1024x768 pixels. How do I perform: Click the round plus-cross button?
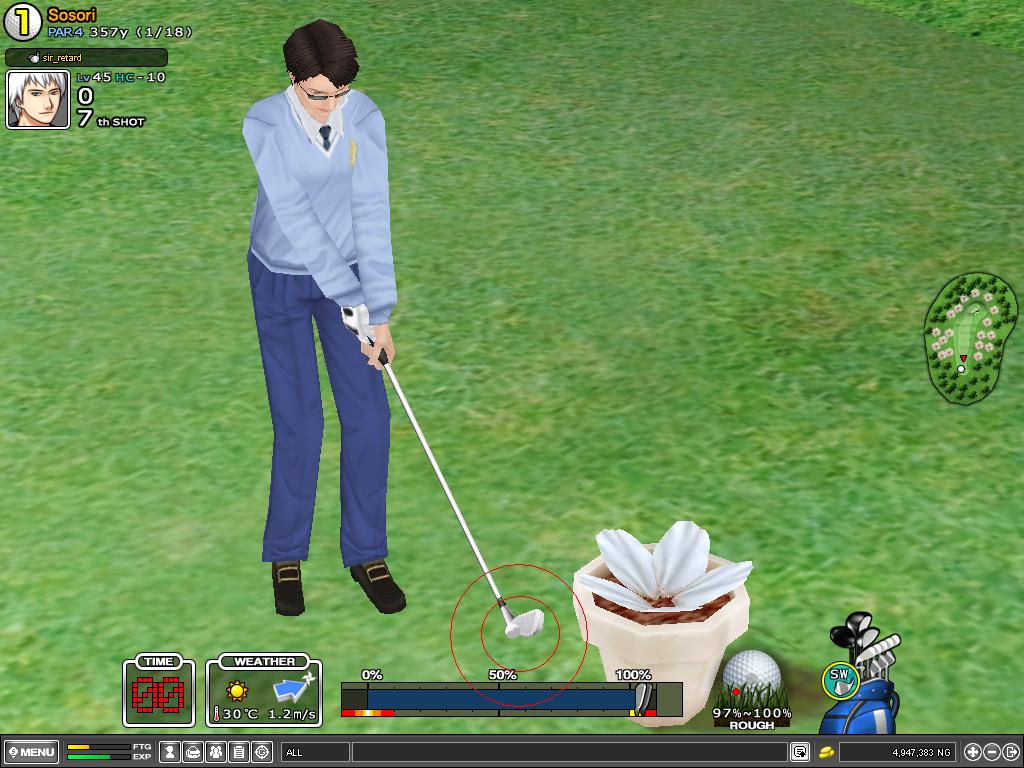973,752
